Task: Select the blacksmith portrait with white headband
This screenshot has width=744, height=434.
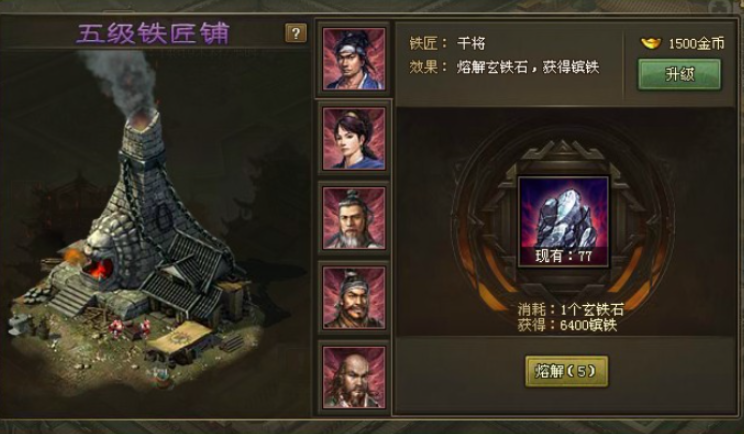Action: click(354, 58)
